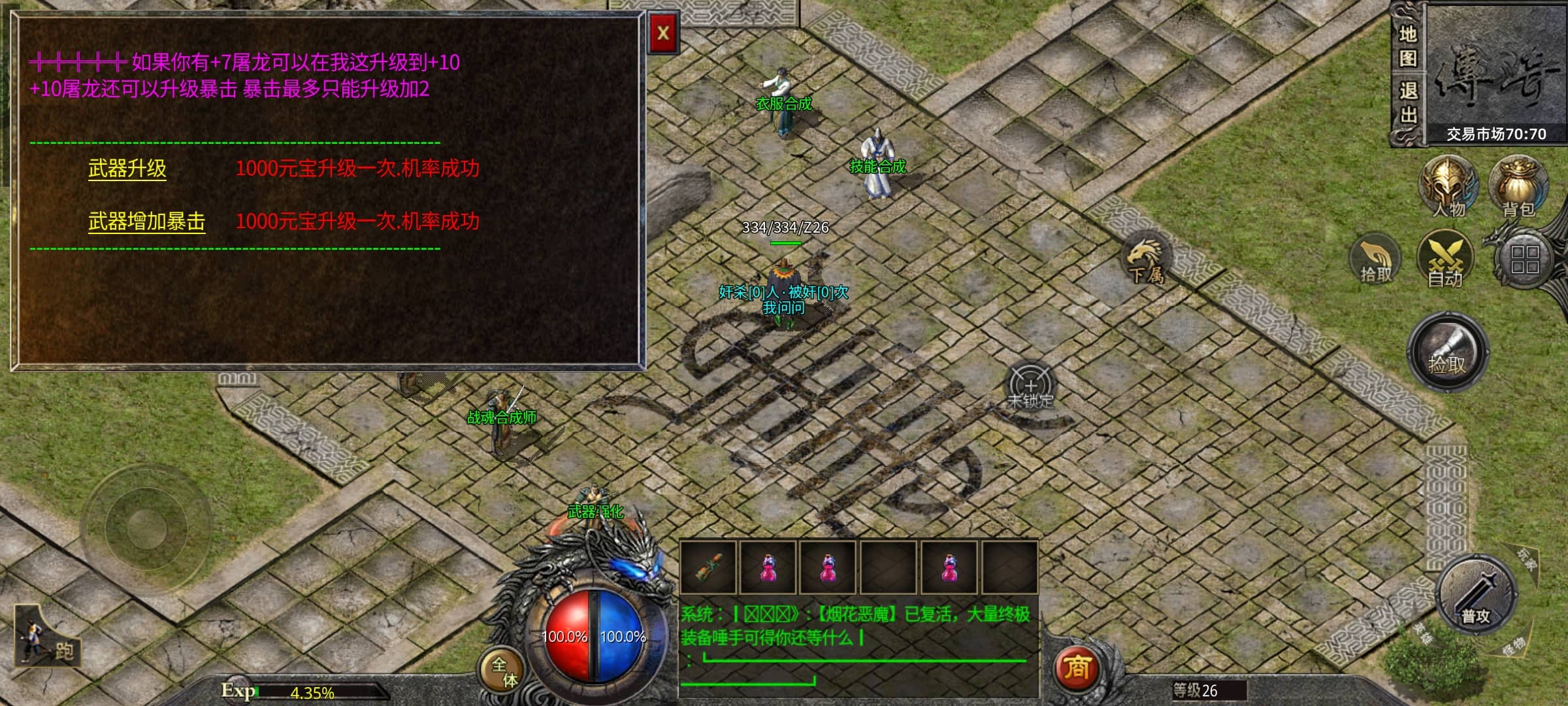Image resolution: width=1568 pixels, height=706 pixels.
Task: Open the minimap showing 交易市场
Action: point(1495,72)
